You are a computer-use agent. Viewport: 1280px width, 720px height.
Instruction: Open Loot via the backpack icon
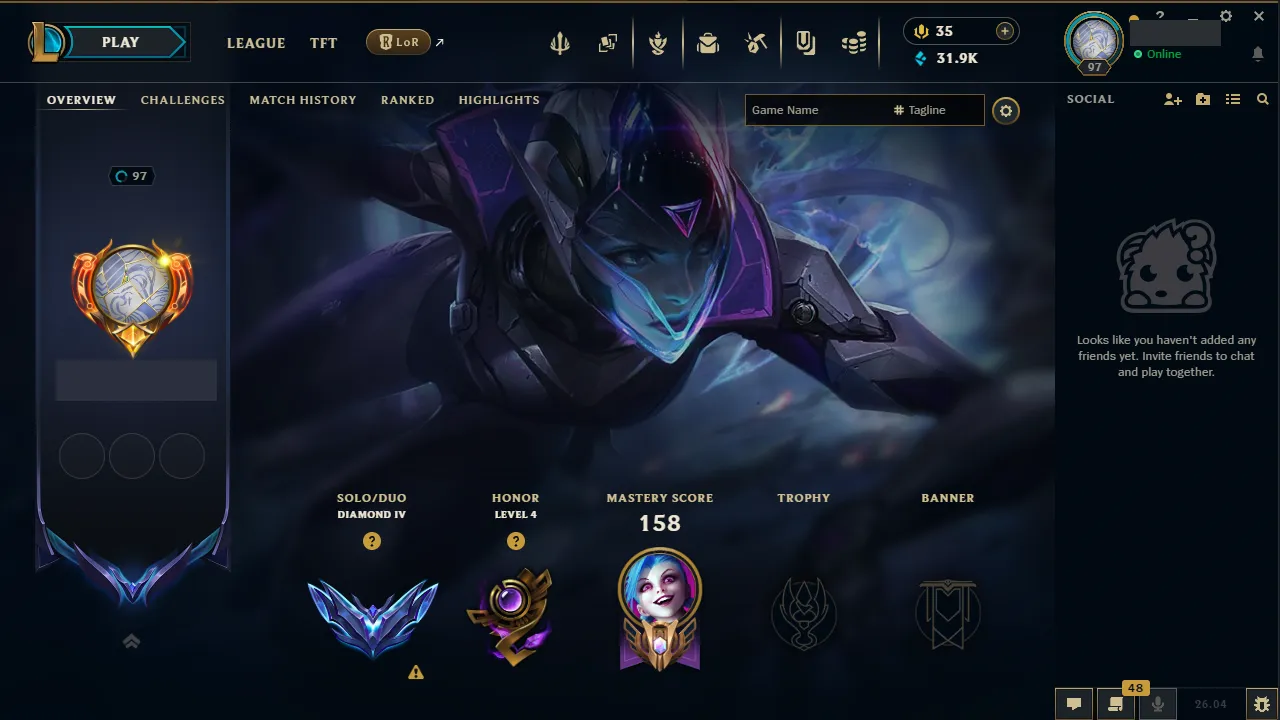708,42
